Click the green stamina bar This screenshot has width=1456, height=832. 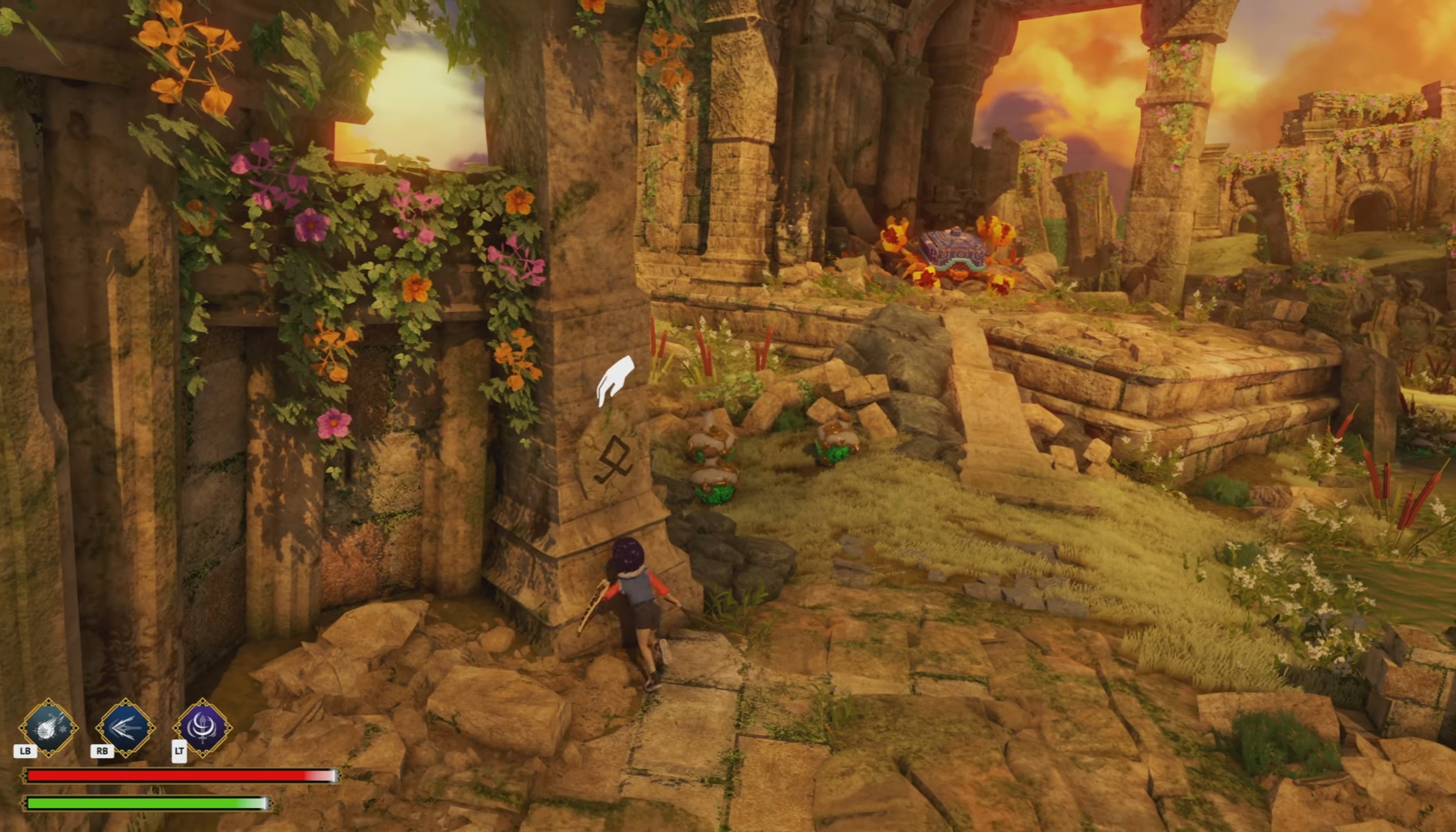click(x=146, y=803)
